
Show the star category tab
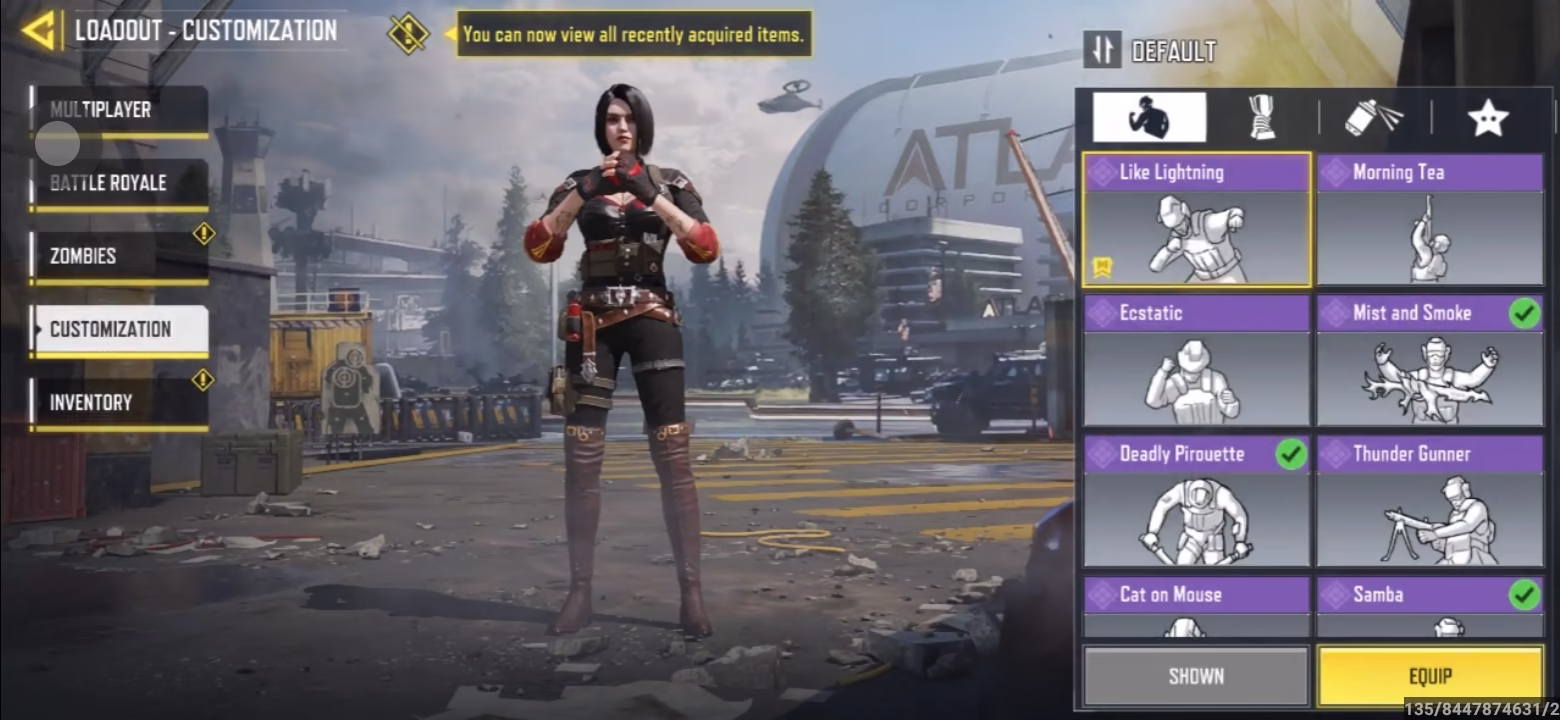1487,118
